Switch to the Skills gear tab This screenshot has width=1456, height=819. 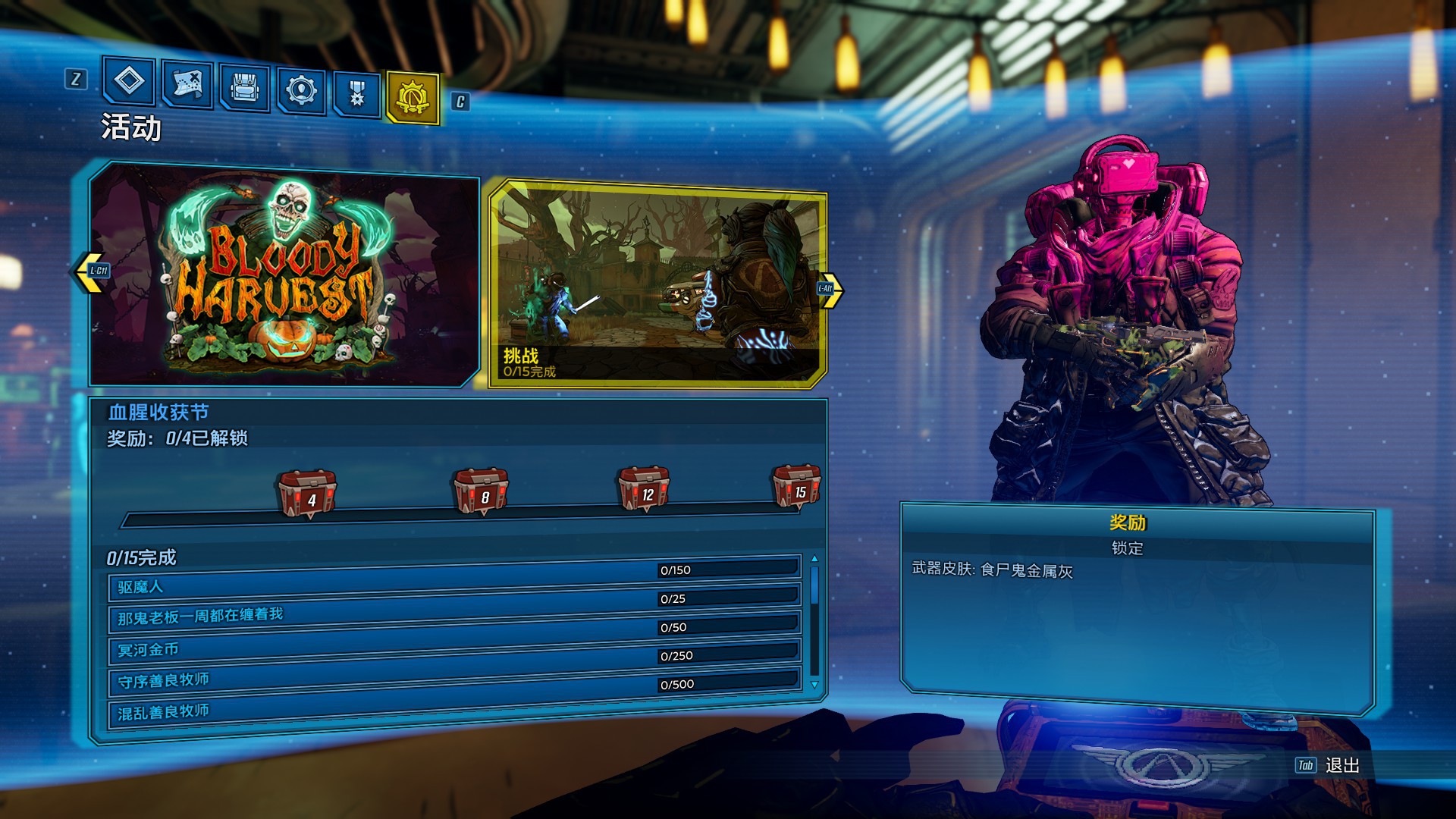301,91
